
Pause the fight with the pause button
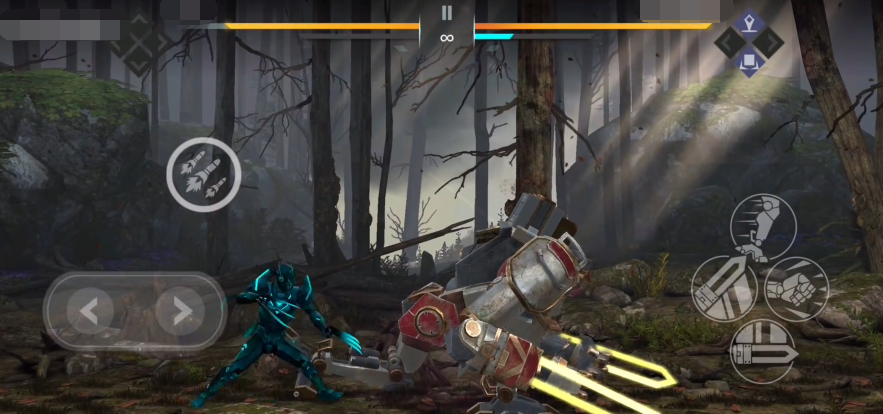(x=446, y=13)
